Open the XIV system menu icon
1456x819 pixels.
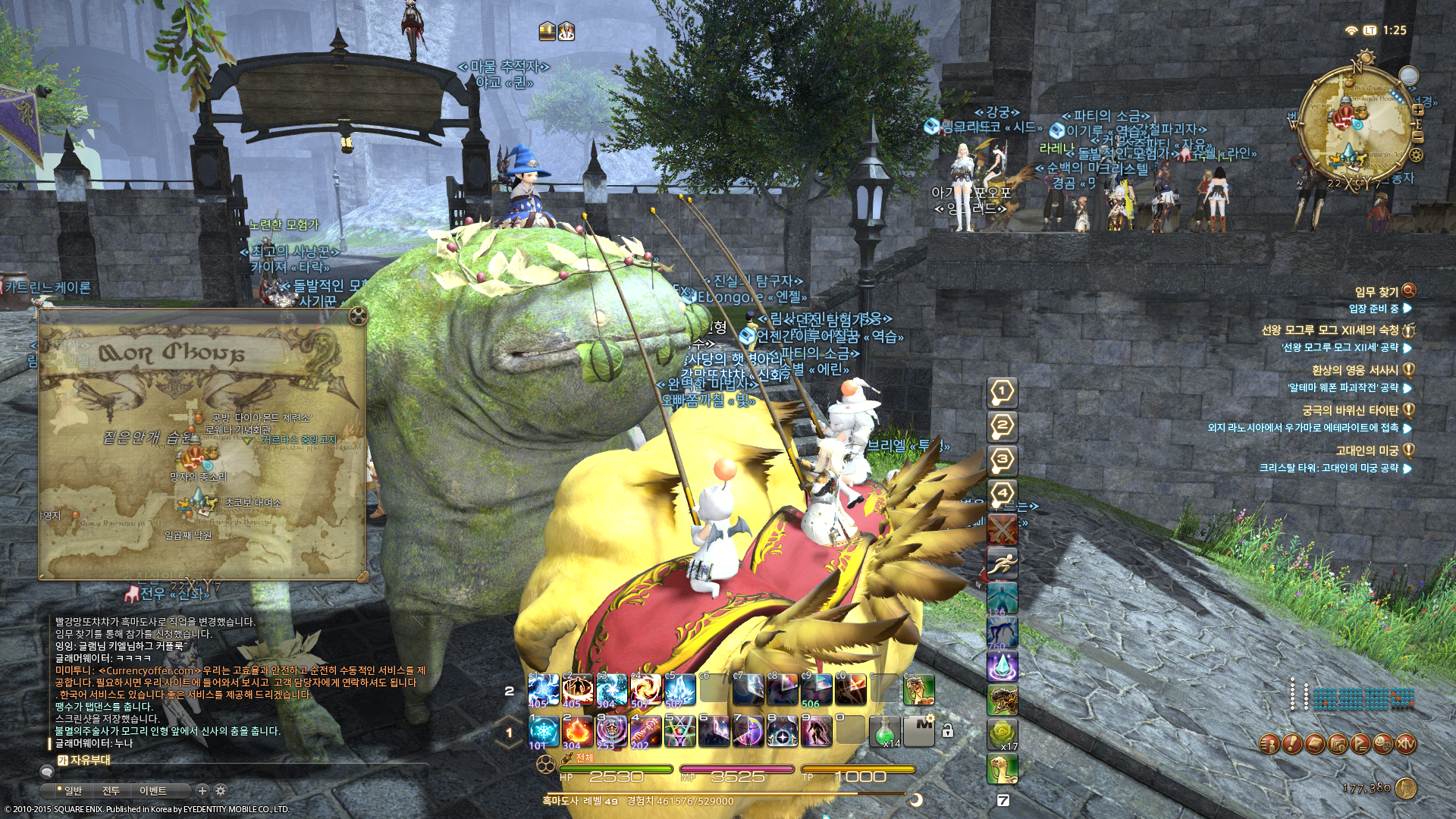point(1406,744)
